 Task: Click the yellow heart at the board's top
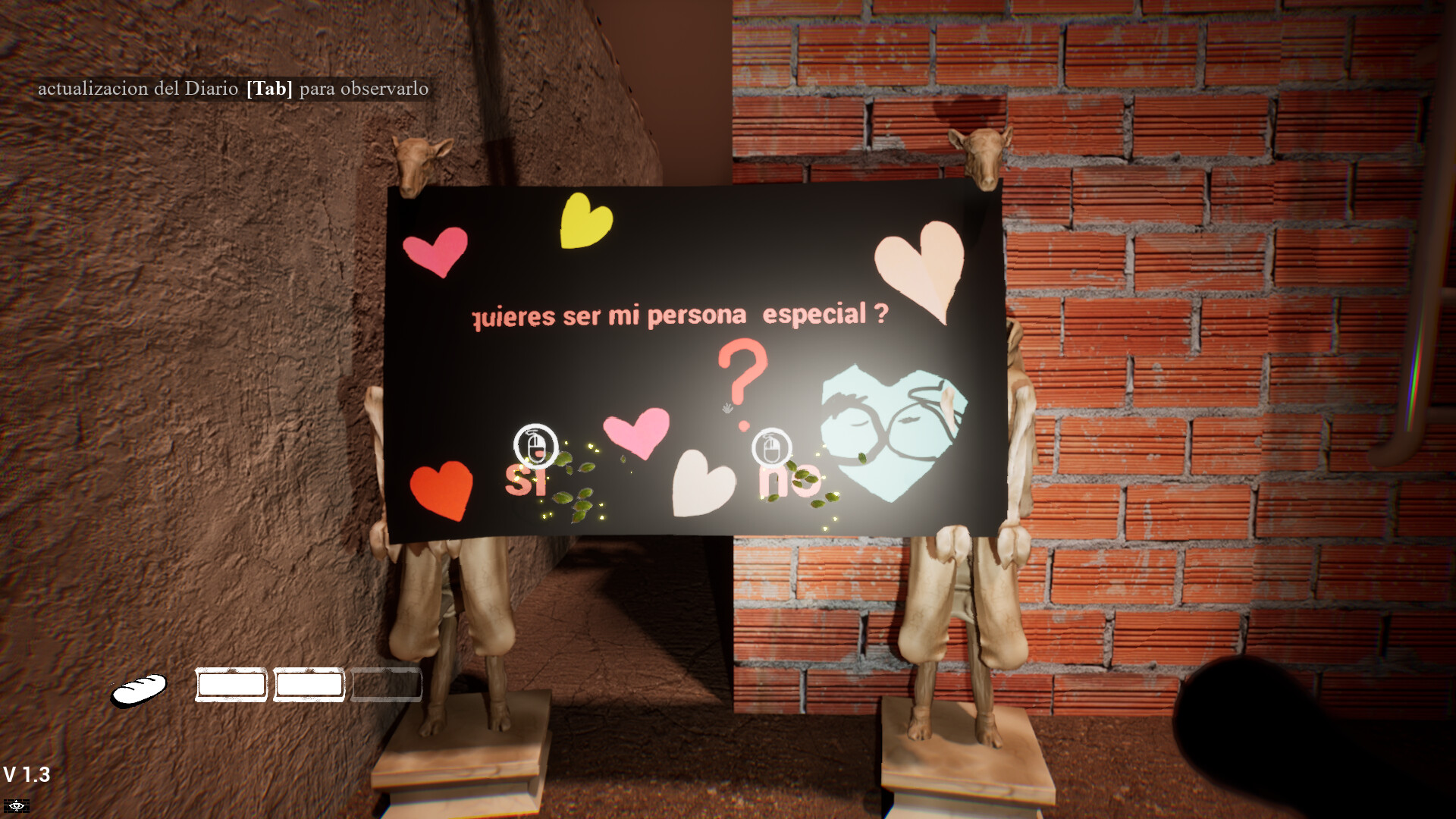coord(584,220)
